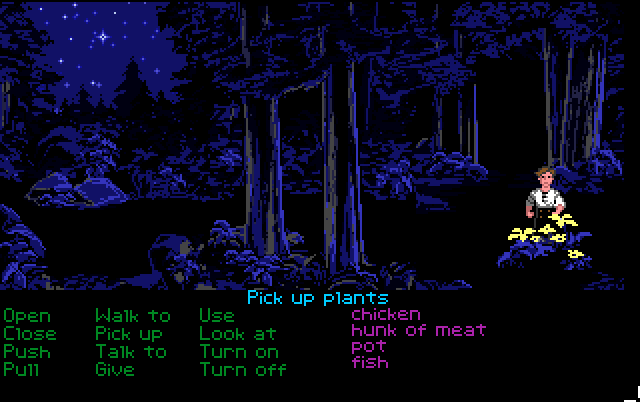Viewport: 640px width, 402px height.
Task: Select the Look at verb
Action: [236, 333]
